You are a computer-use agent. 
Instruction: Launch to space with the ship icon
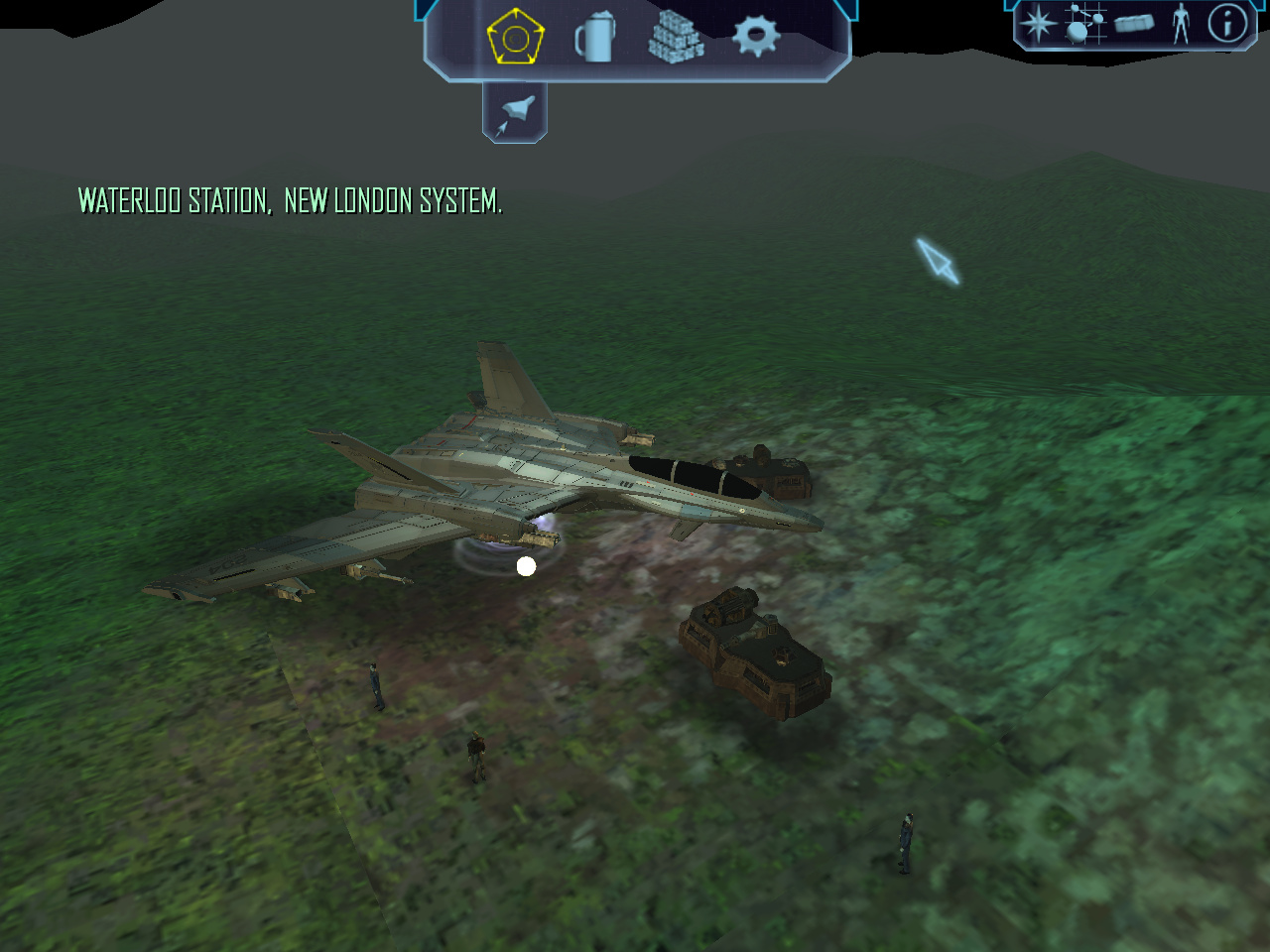(x=515, y=112)
